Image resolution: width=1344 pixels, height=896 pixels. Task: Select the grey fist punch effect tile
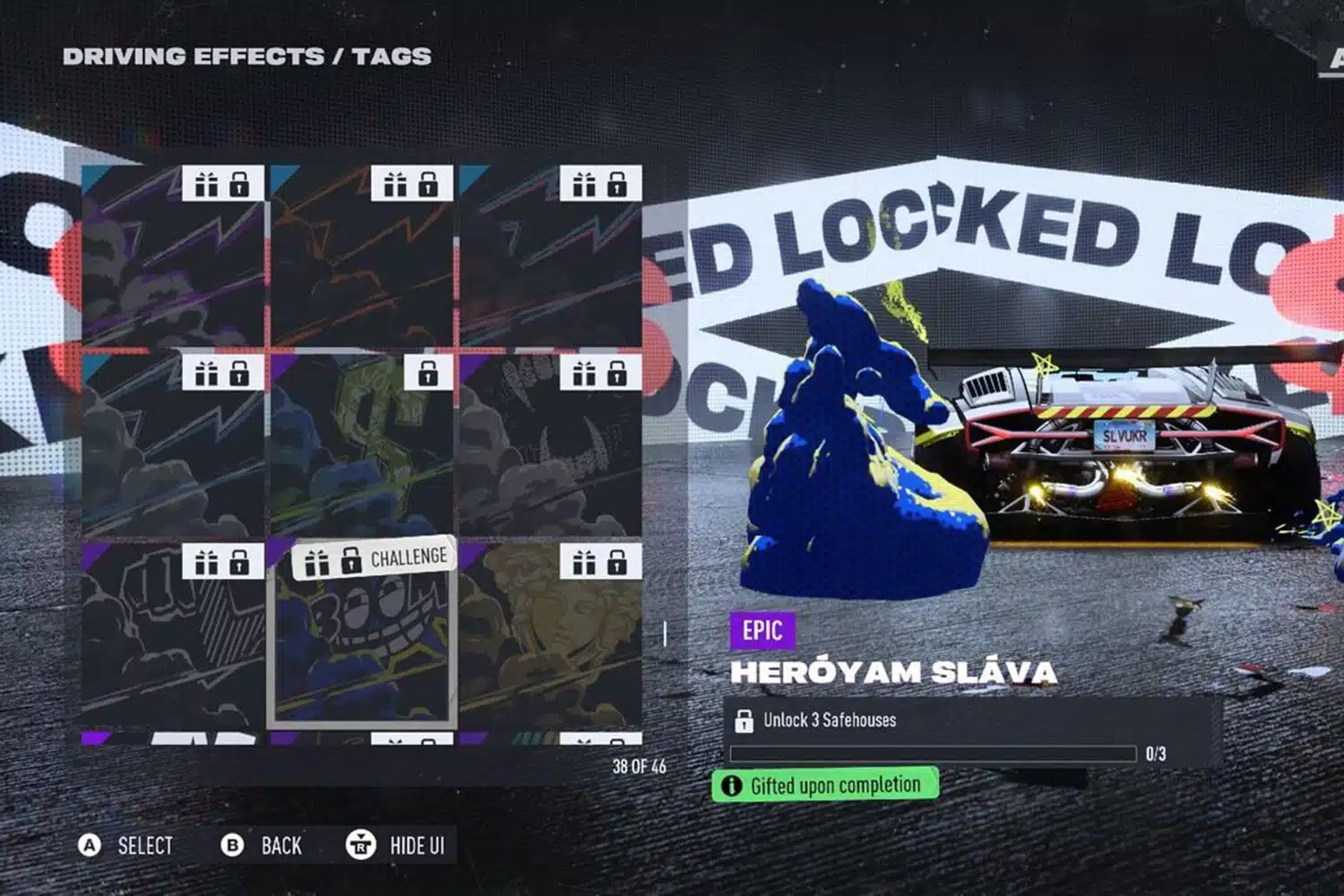coord(173,634)
